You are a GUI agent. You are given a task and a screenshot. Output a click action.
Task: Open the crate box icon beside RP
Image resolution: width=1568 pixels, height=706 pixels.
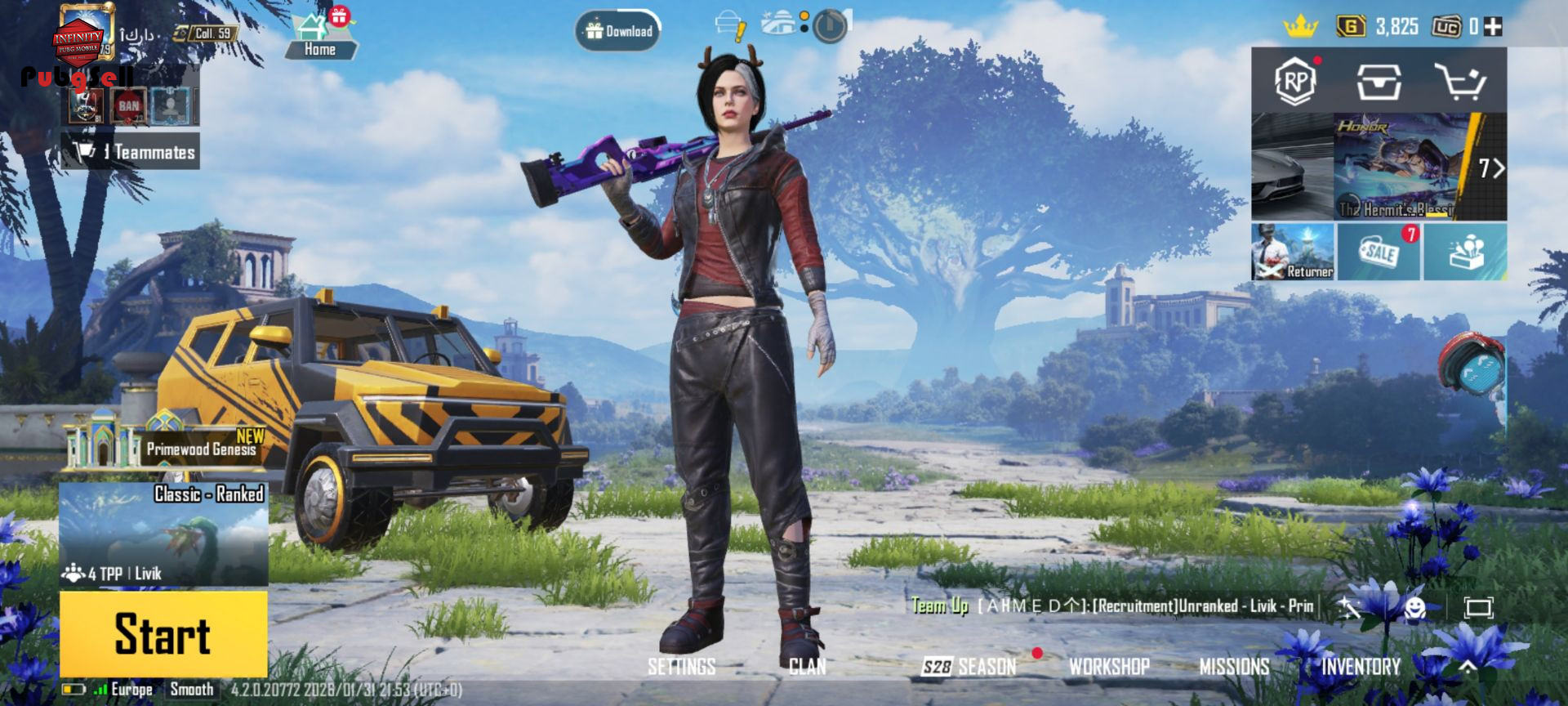(1379, 81)
